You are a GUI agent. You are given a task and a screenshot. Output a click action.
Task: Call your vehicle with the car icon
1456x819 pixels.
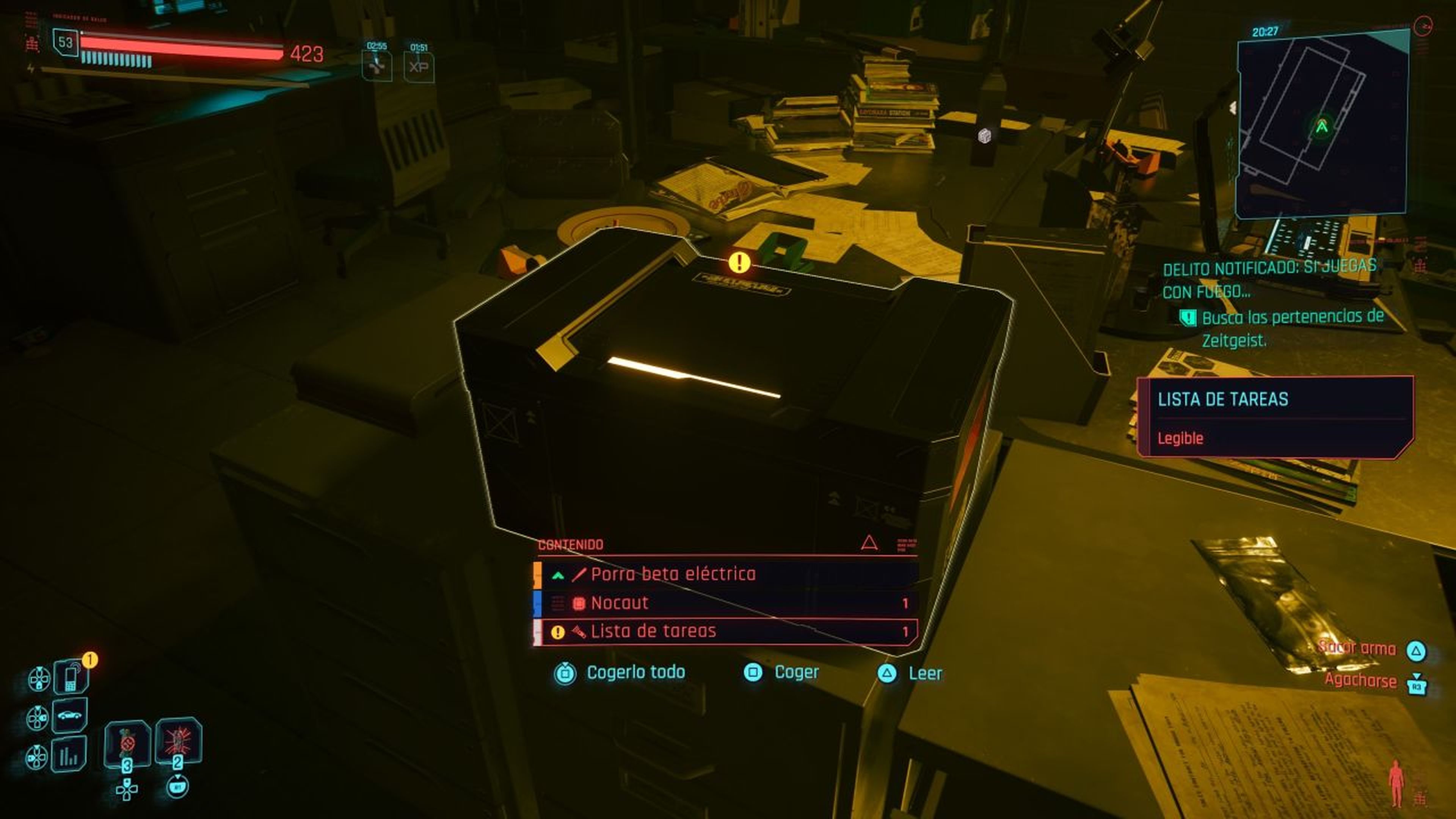click(x=71, y=715)
